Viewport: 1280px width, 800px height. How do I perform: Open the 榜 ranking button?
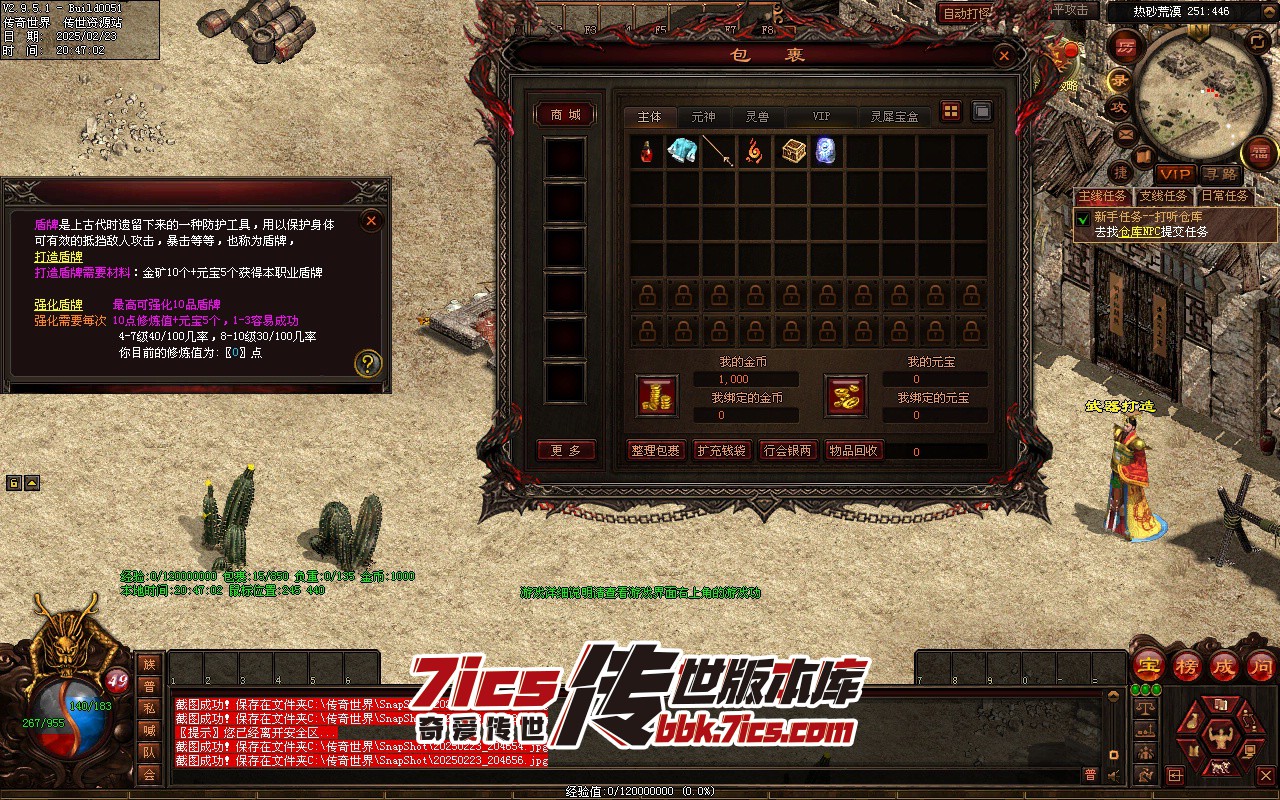pyautogui.click(x=1186, y=666)
